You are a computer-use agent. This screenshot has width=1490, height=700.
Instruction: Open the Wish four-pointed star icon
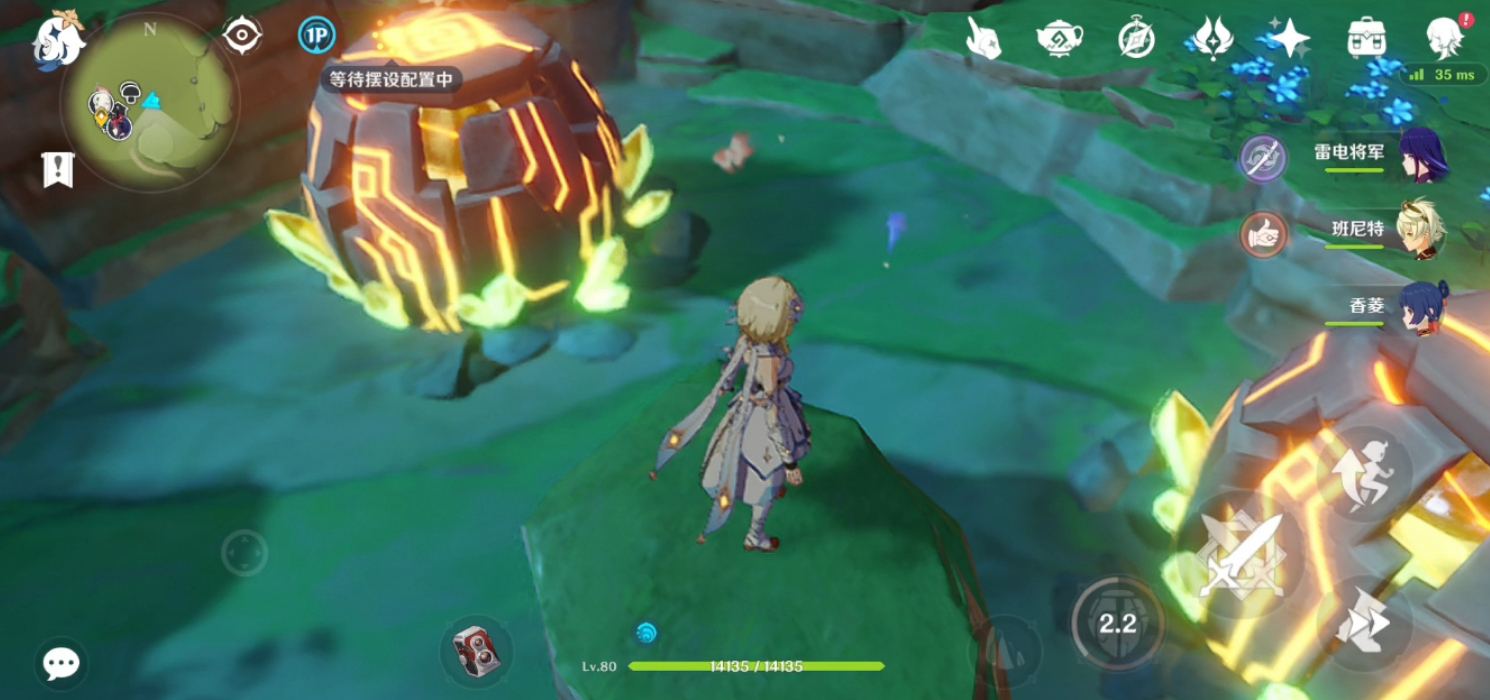pos(1289,38)
